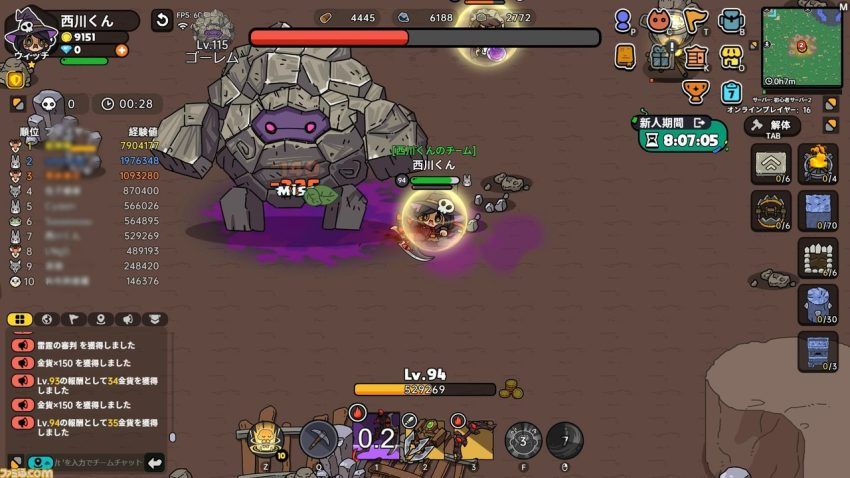Select the campfire build slot
The width and height of the screenshot is (850, 478).
[x=817, y=160]
